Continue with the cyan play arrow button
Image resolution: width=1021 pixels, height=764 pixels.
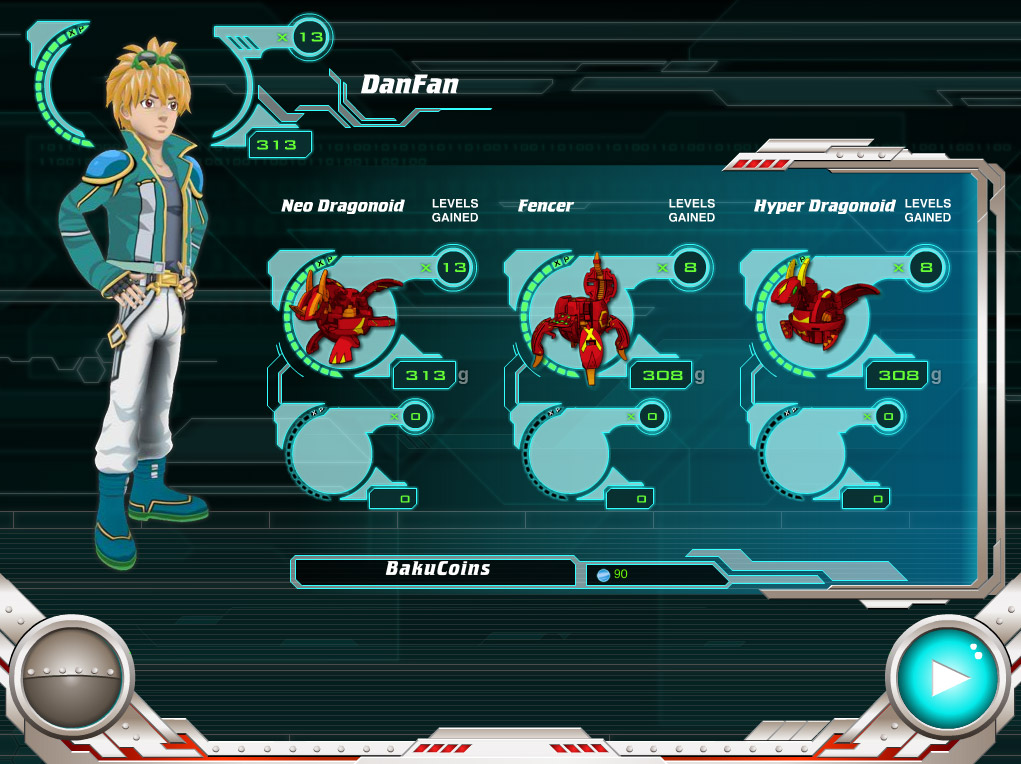tap(946, 677)
